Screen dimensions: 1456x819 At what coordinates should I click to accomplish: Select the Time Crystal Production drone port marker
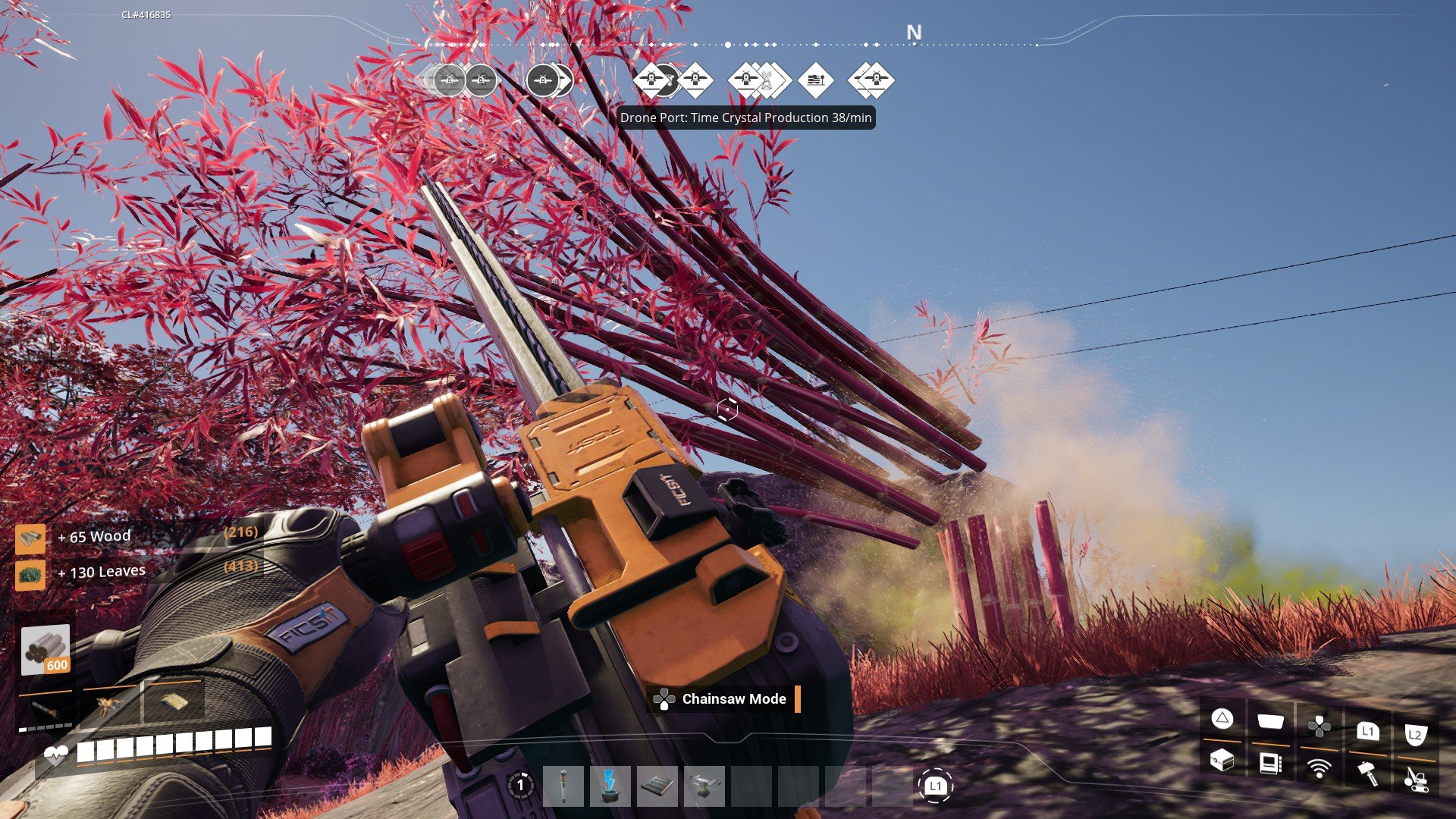[x=746, y=80]
